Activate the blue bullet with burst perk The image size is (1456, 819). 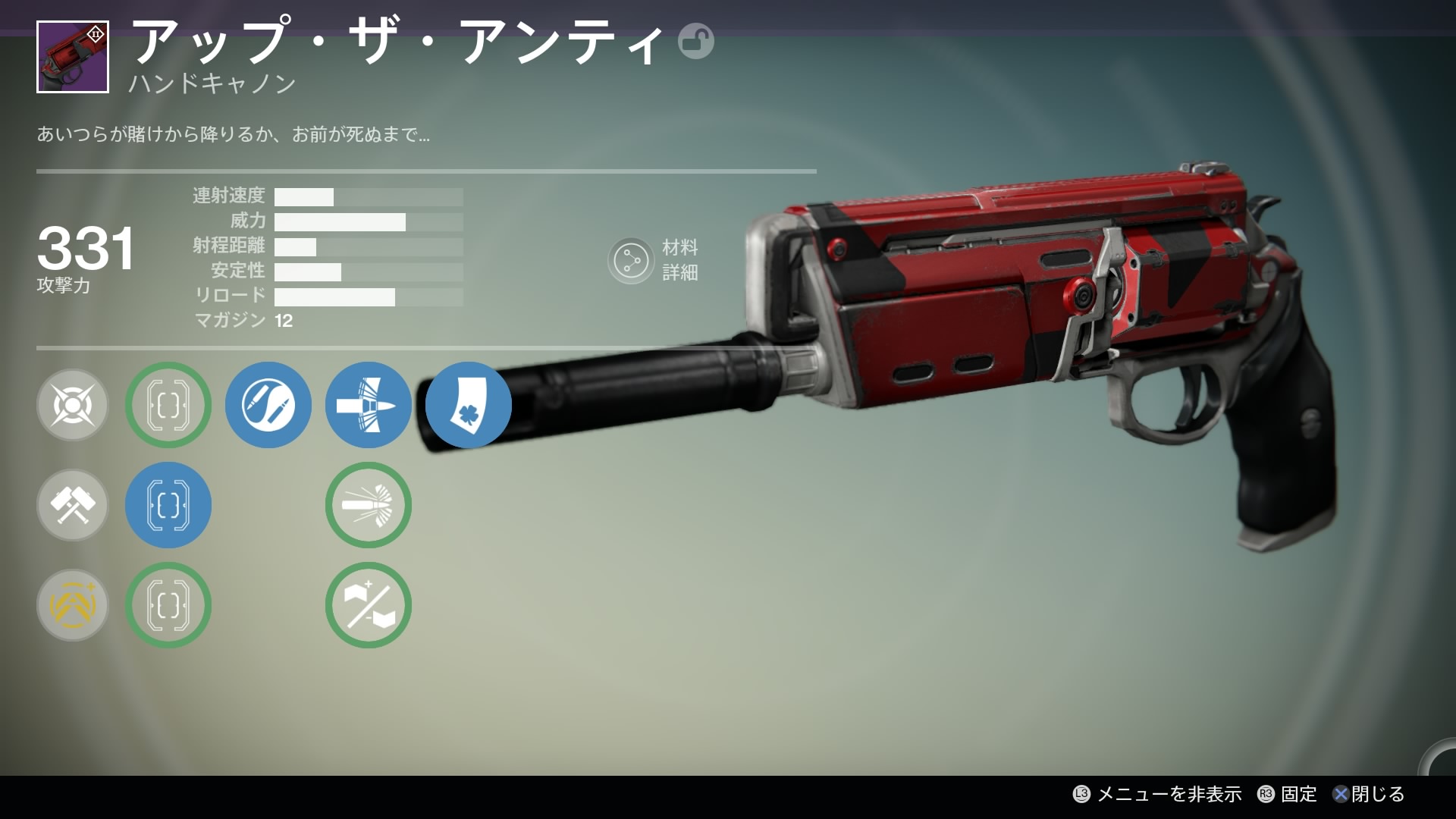[369, 405]
